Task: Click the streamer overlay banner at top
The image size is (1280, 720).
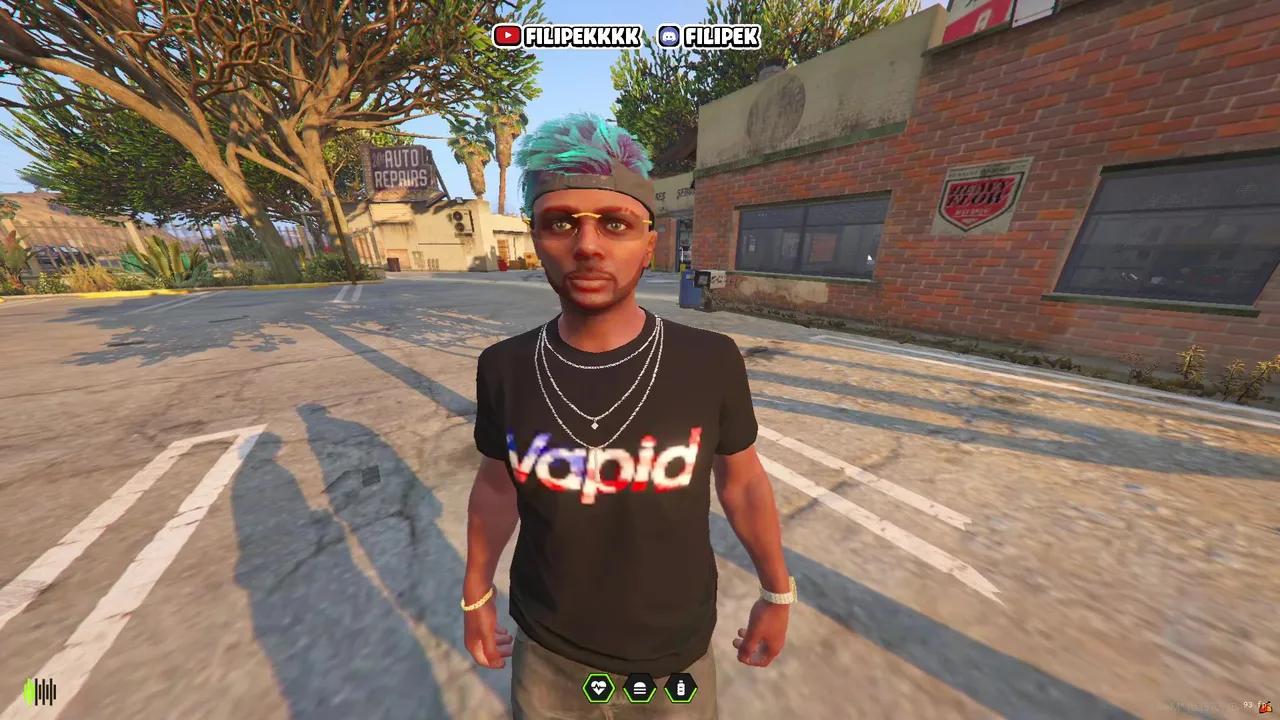Action: [x=628, y=37]
